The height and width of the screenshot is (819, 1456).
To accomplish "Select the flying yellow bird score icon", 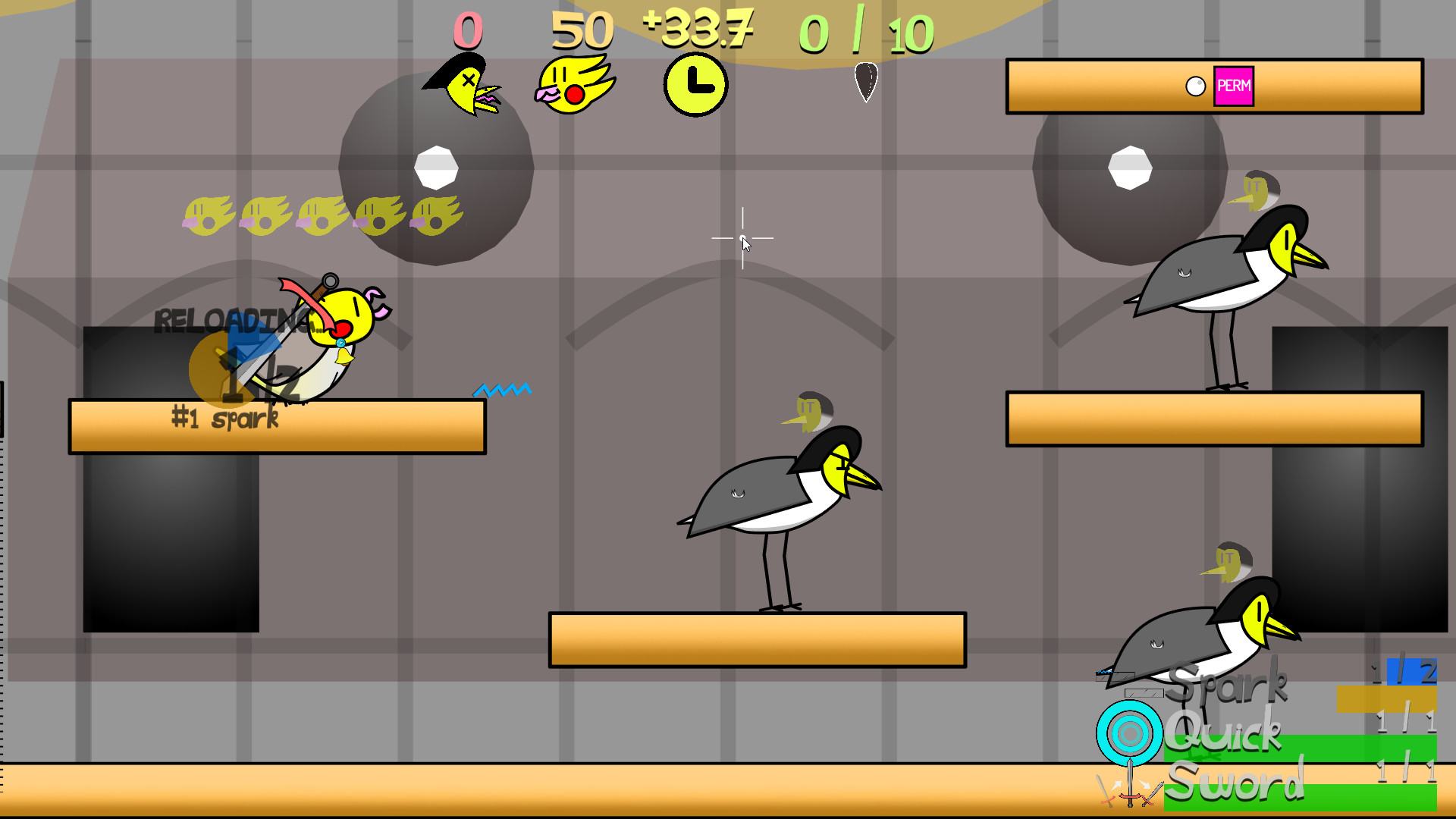I will pos(576,83).
